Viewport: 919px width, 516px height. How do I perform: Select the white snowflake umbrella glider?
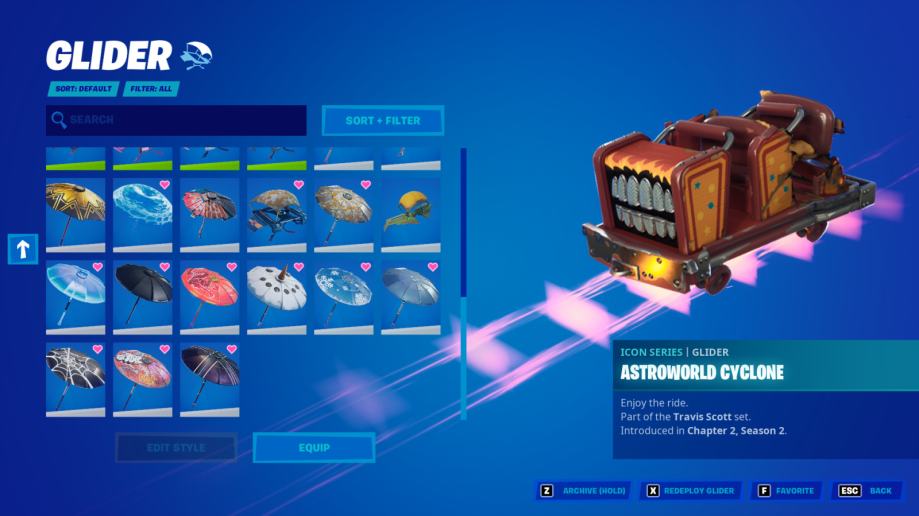coord(343,296)
